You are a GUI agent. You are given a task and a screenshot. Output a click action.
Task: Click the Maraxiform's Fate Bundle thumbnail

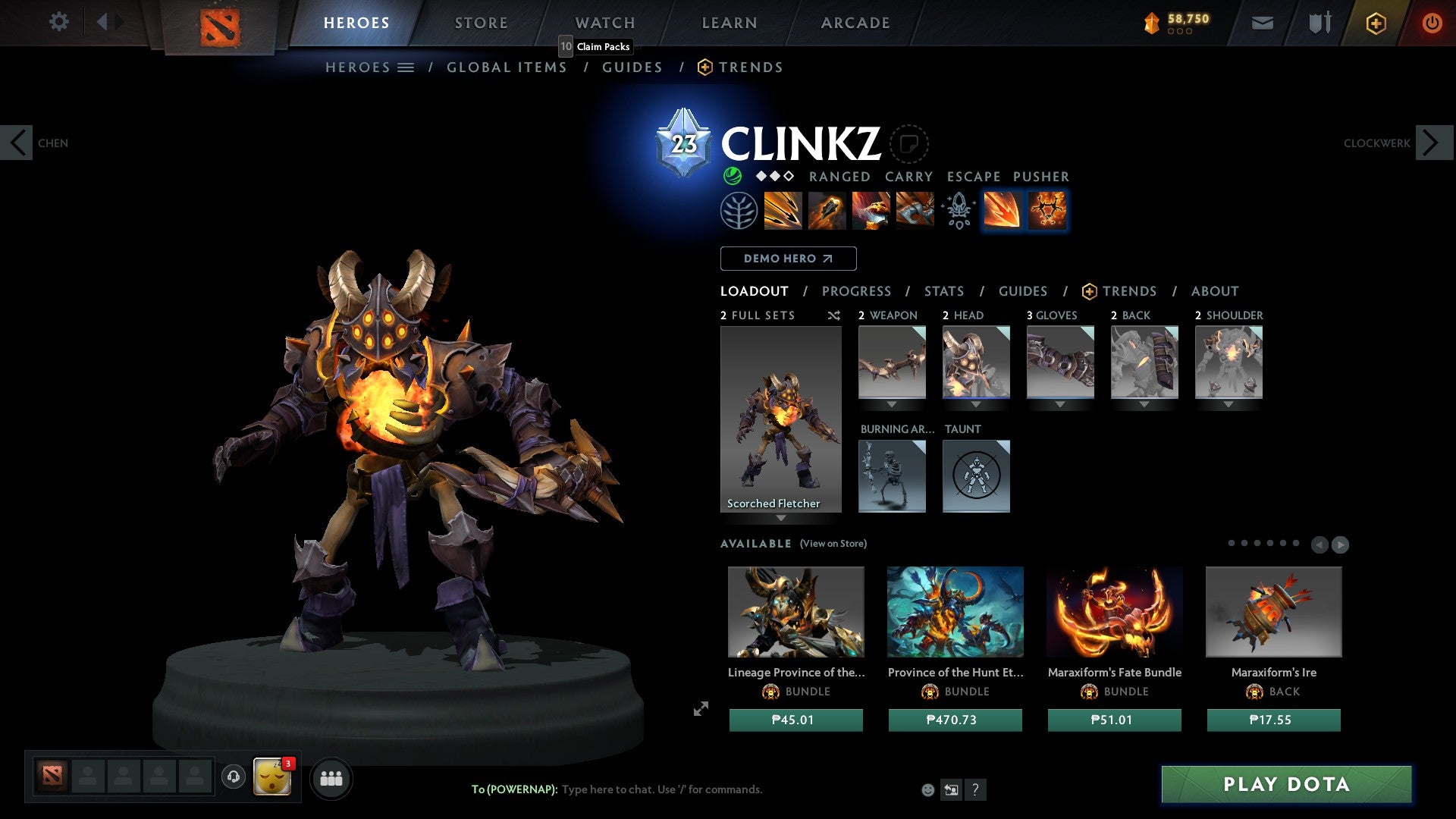point(1114,613)
